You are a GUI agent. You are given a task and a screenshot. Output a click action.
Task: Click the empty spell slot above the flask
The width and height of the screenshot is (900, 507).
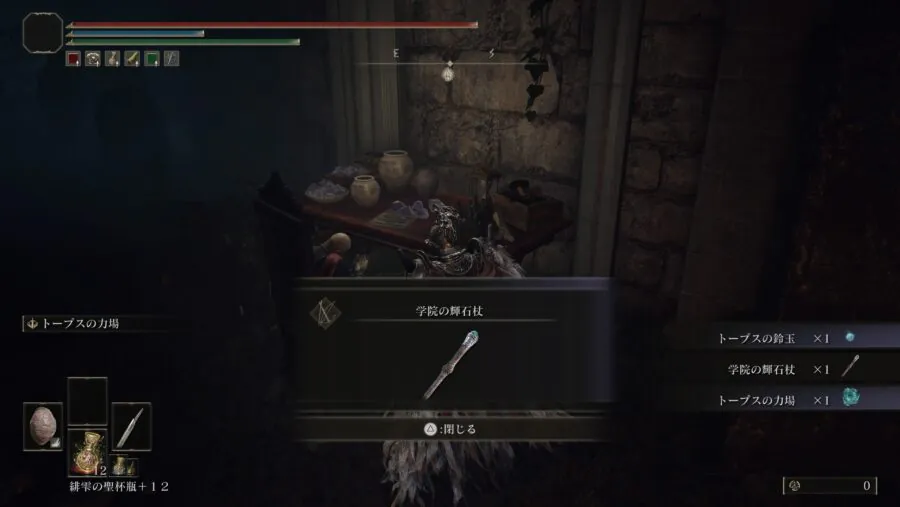[87, 399]
